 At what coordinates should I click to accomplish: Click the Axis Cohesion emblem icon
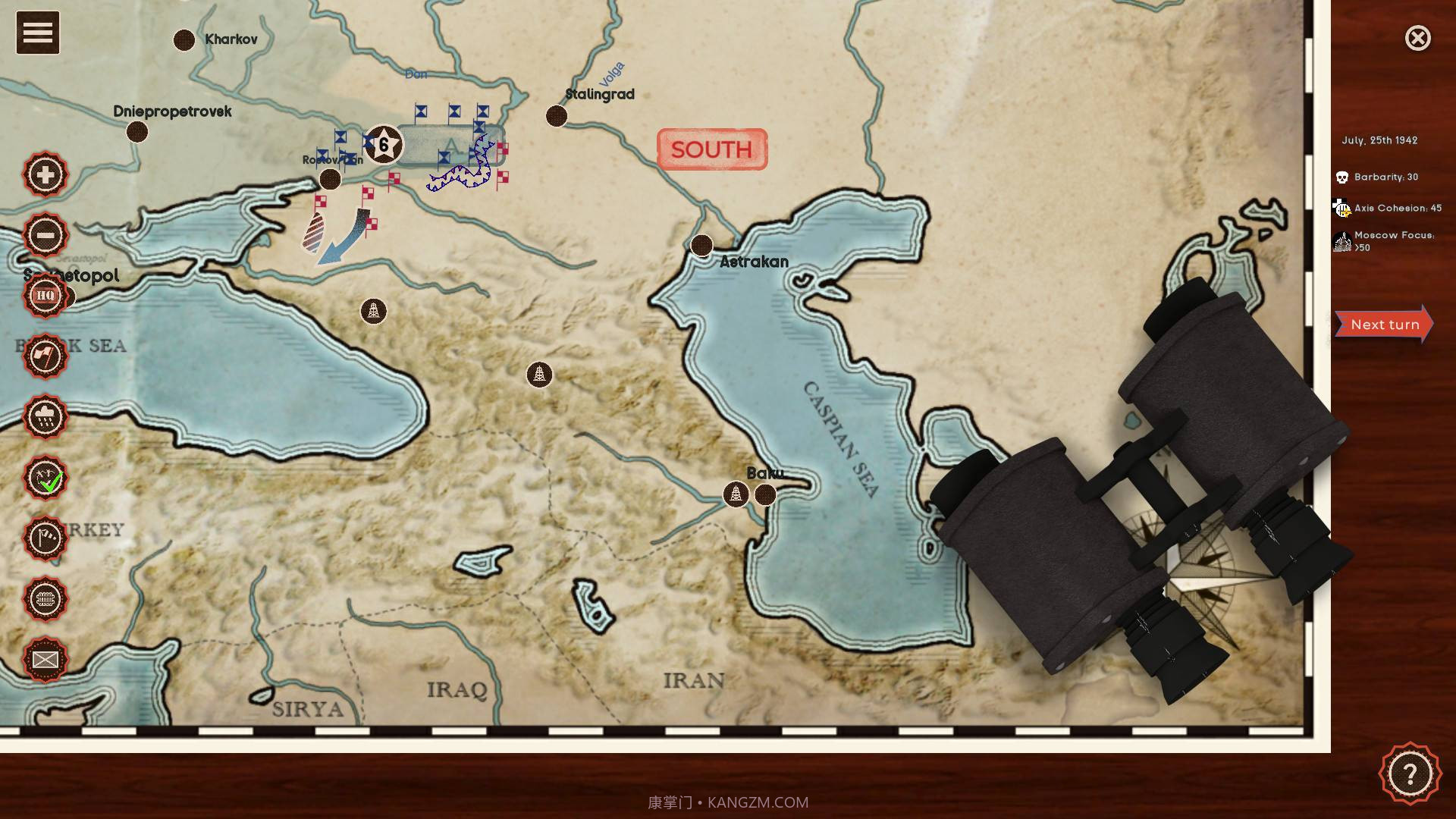pos(1341,207)
